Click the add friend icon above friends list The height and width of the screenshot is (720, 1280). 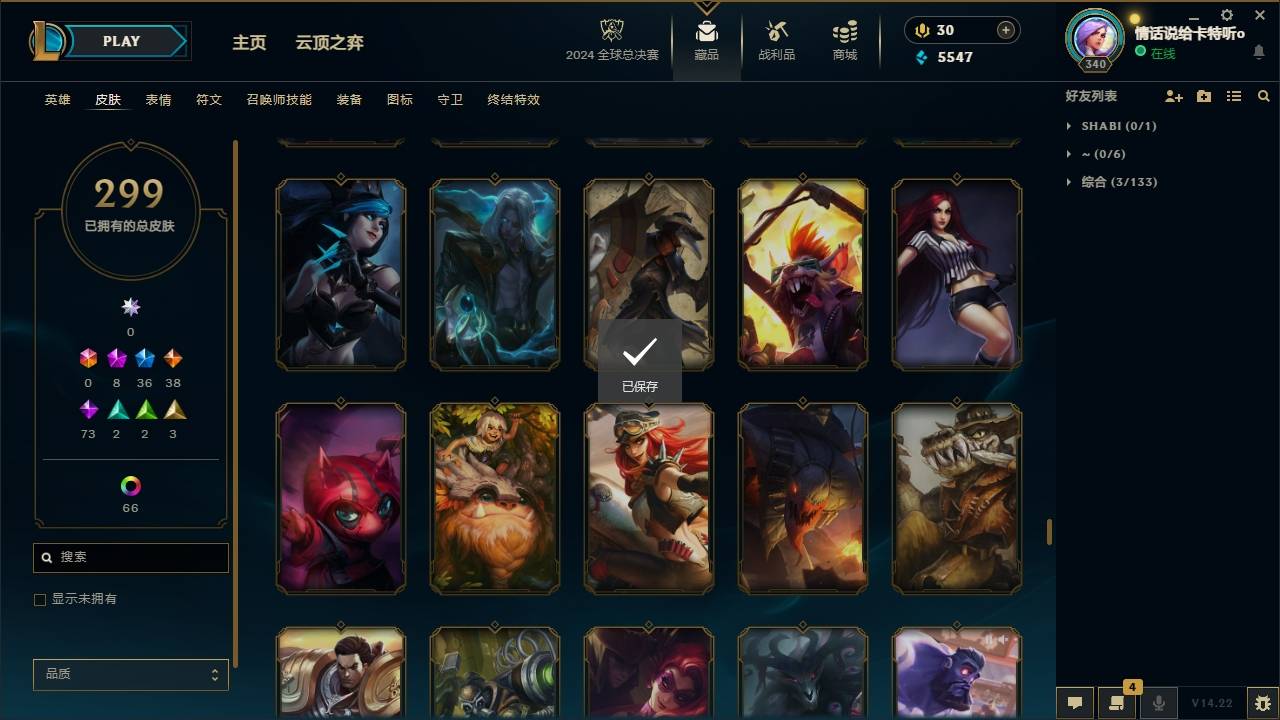pyautogui.click(x=1173, y=96)
